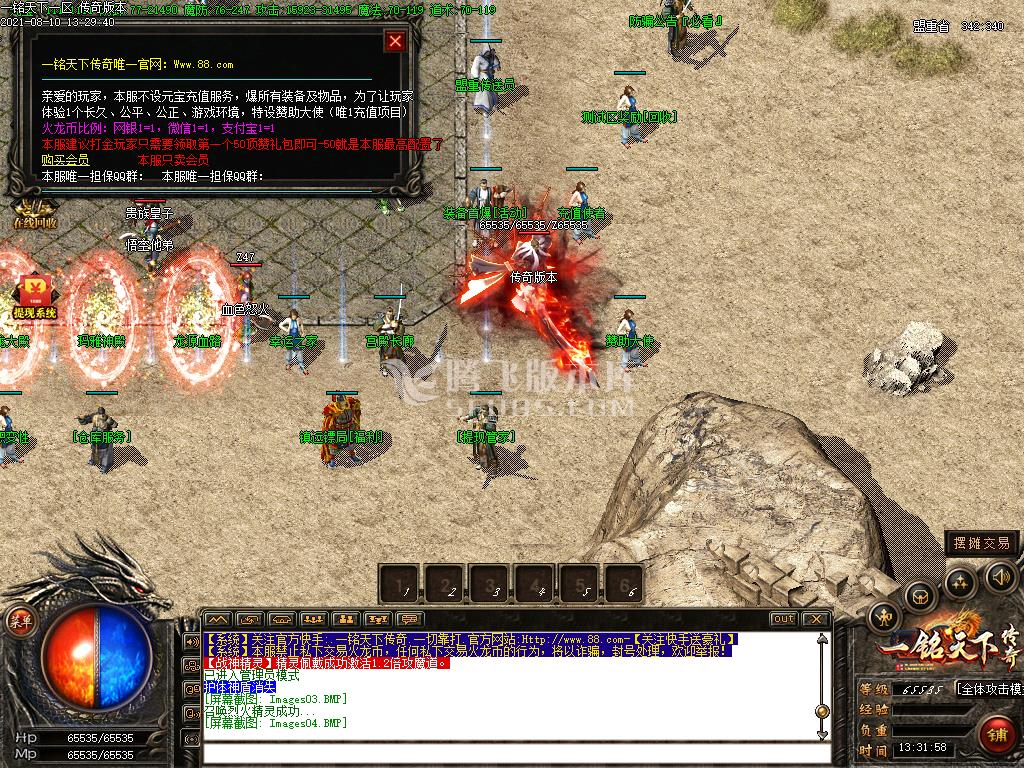1024x768 pixels.
Task: Select quick slot number 6
Action: coord(624,583)
